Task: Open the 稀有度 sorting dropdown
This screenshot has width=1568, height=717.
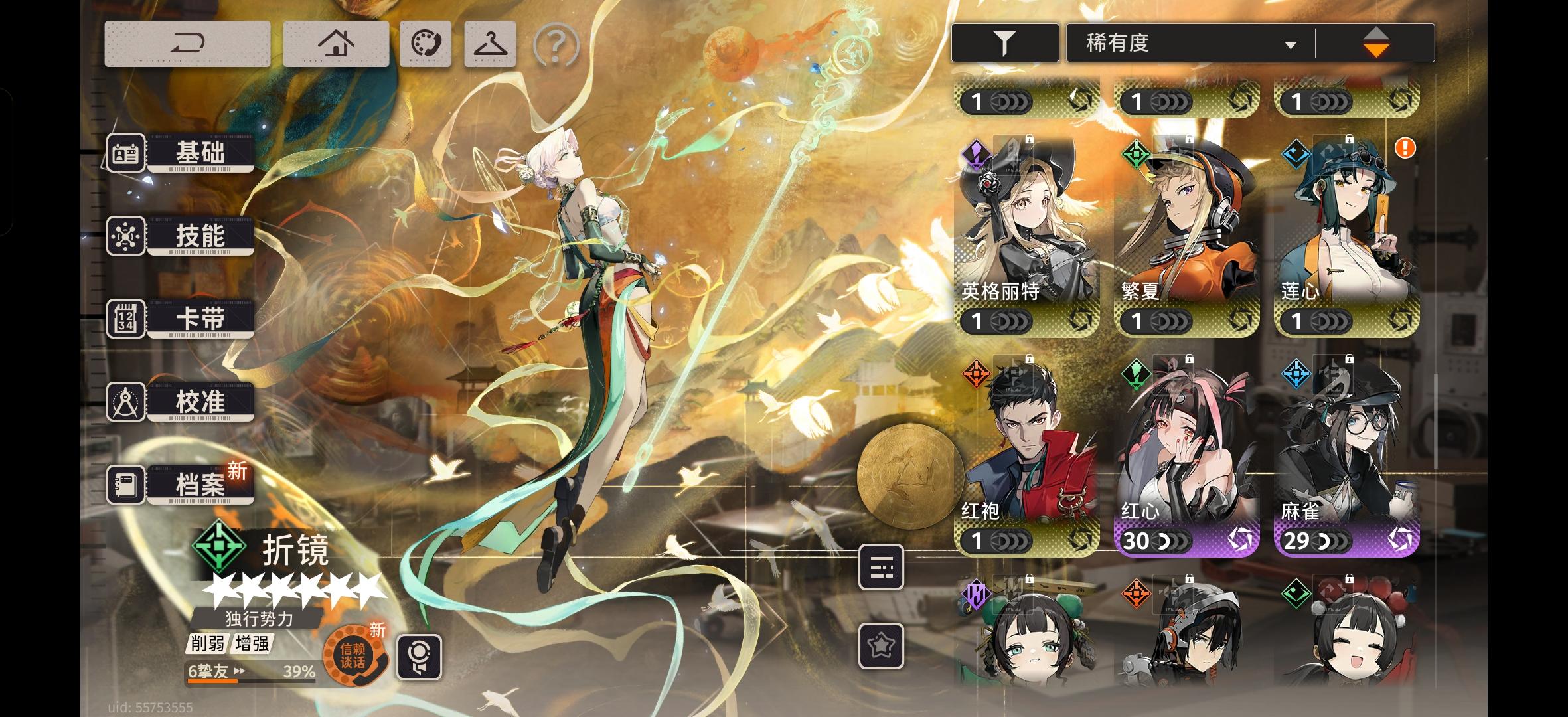Action: (1188, 41)
